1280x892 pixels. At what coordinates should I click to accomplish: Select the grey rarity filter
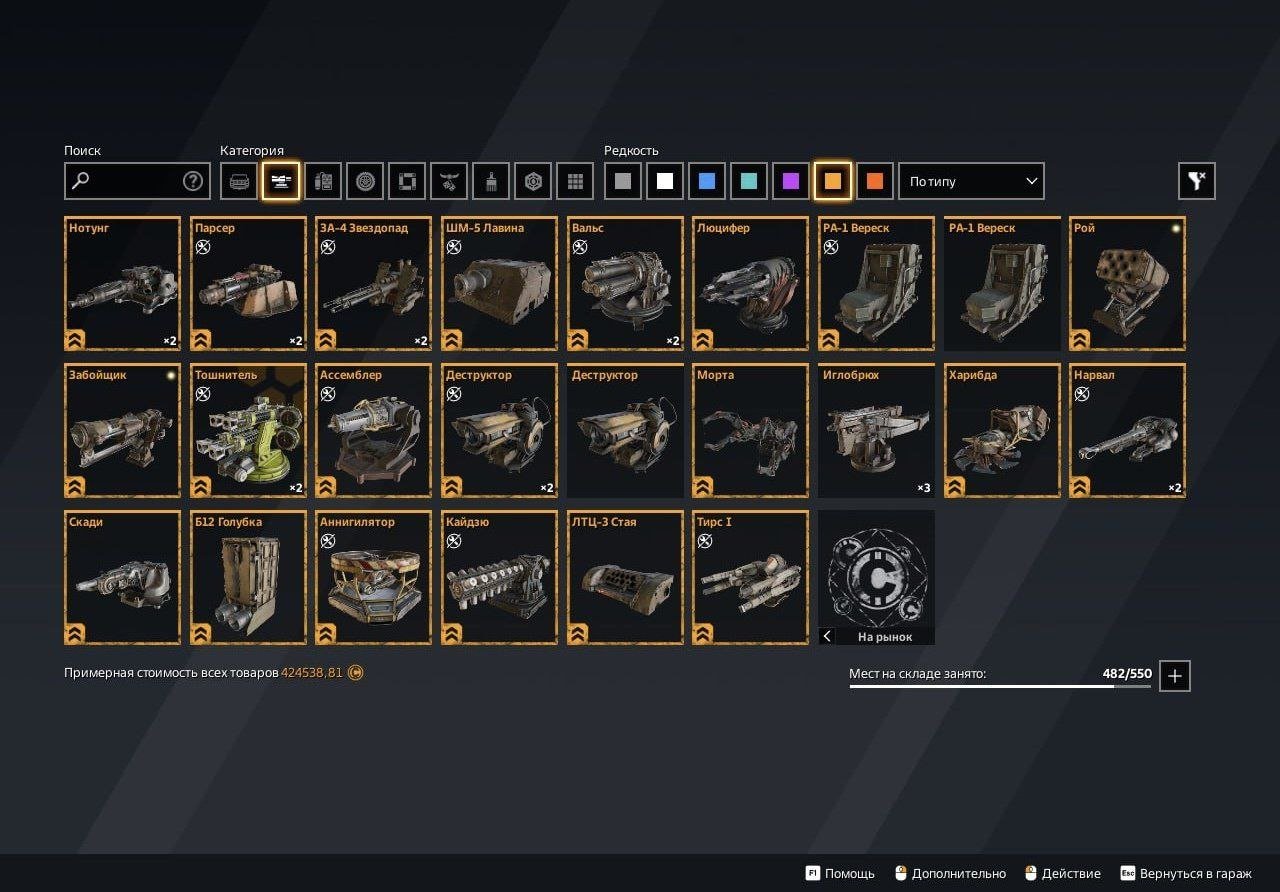point(623,181)
